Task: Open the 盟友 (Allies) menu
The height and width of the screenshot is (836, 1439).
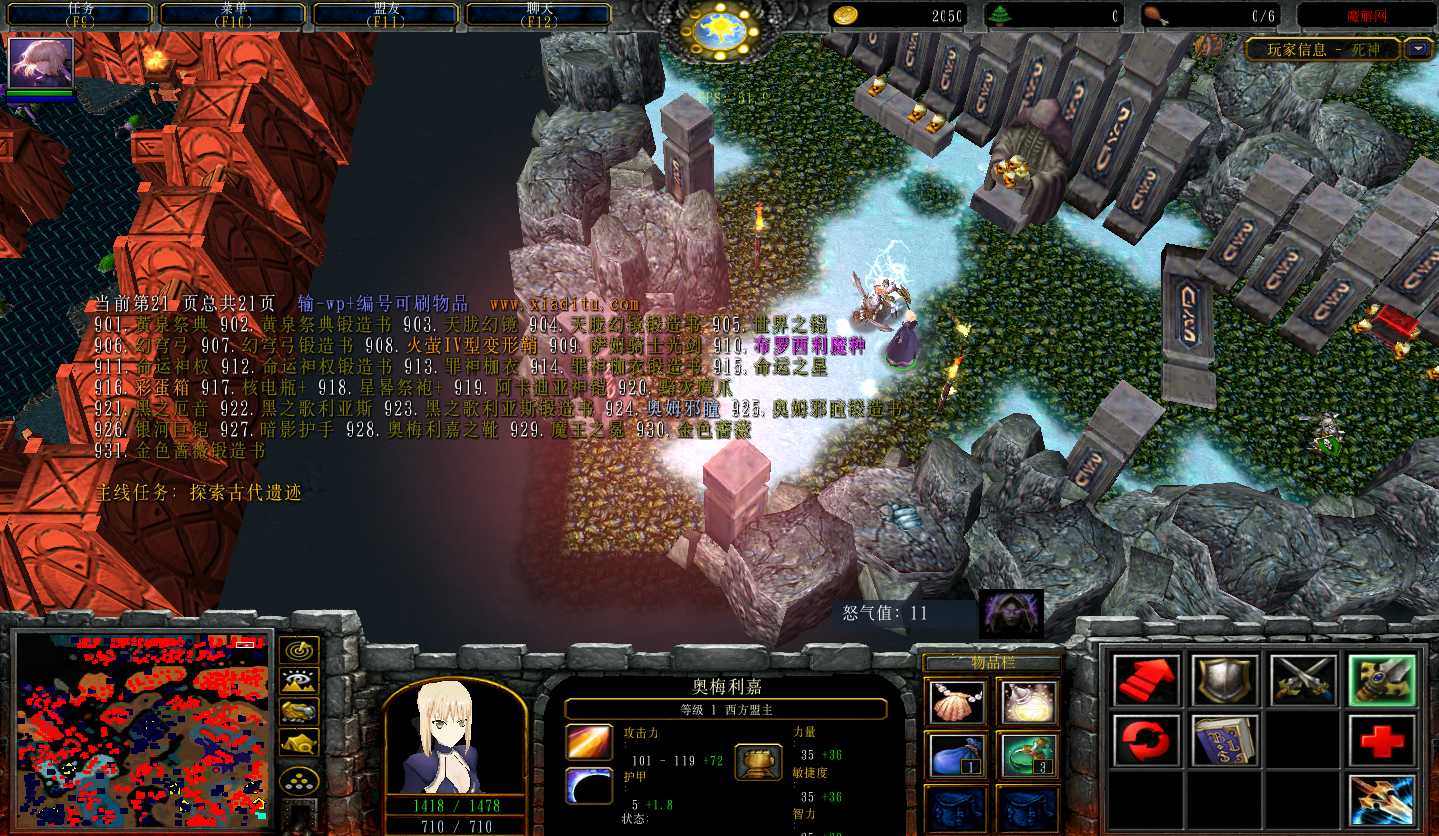Action: click(386, 14)
